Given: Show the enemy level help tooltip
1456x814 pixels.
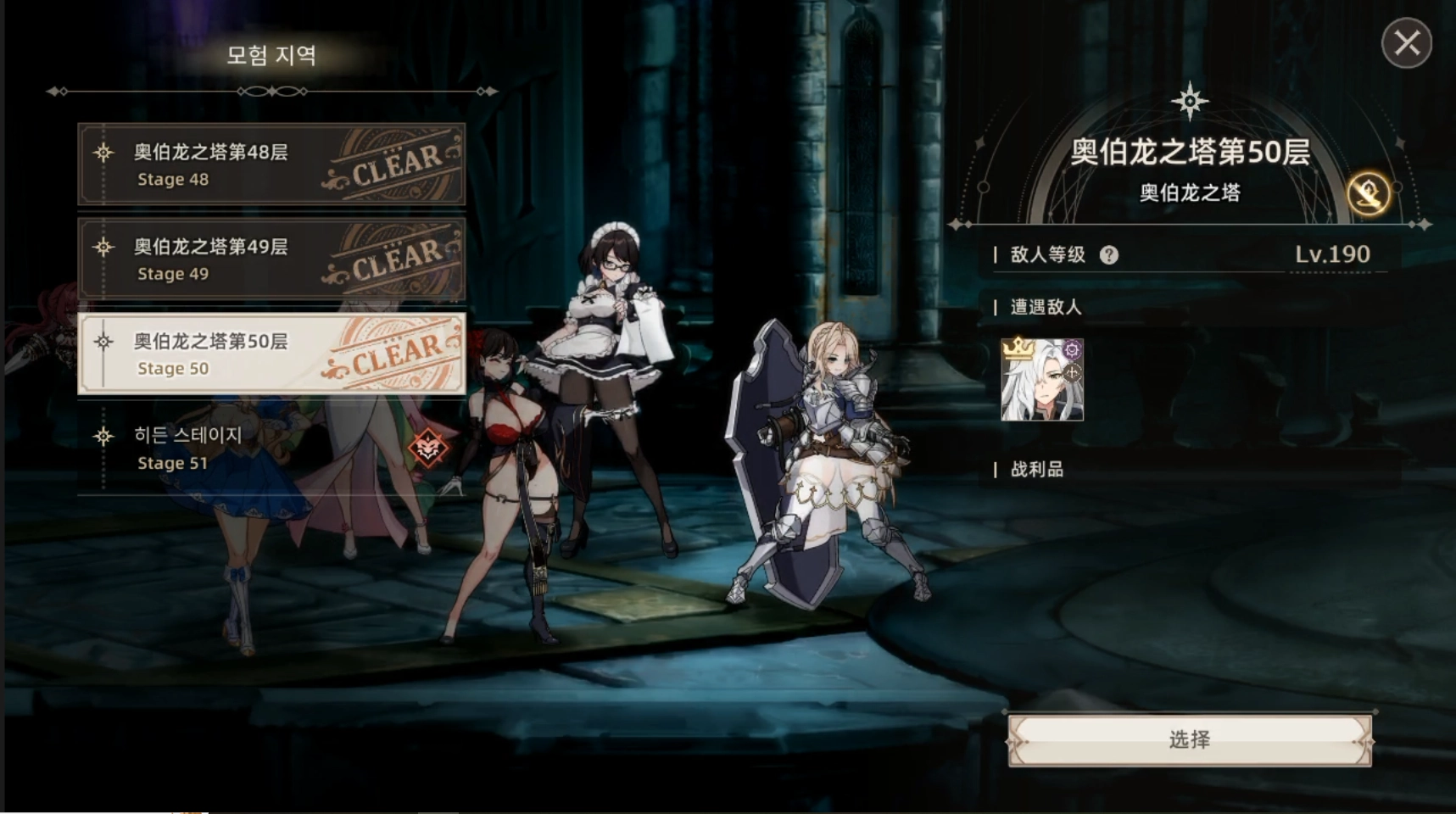Looking at the screenshot, I should pos(1108,255).
